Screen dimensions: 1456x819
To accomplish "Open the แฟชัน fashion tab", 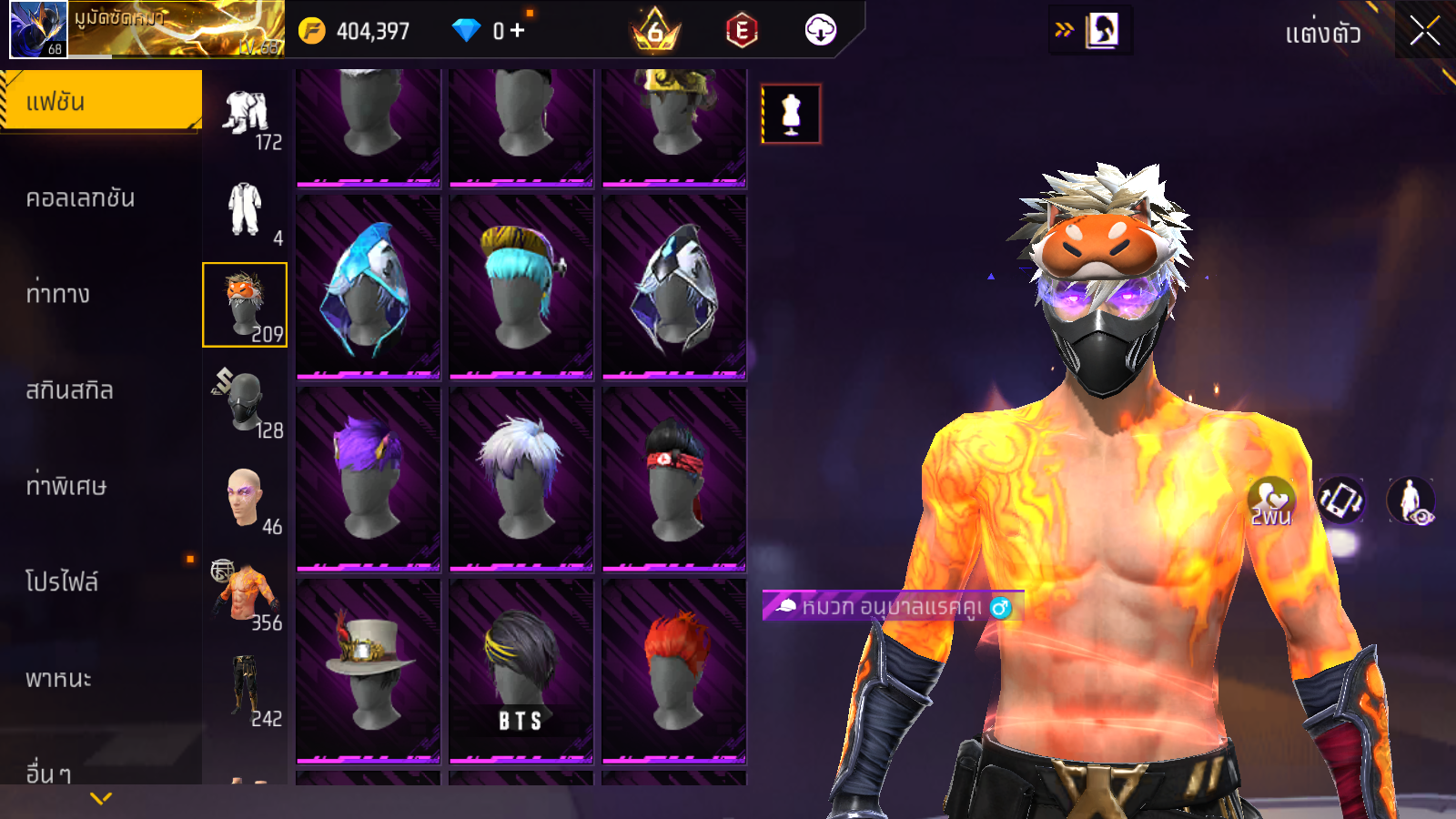I will point(101,101).
